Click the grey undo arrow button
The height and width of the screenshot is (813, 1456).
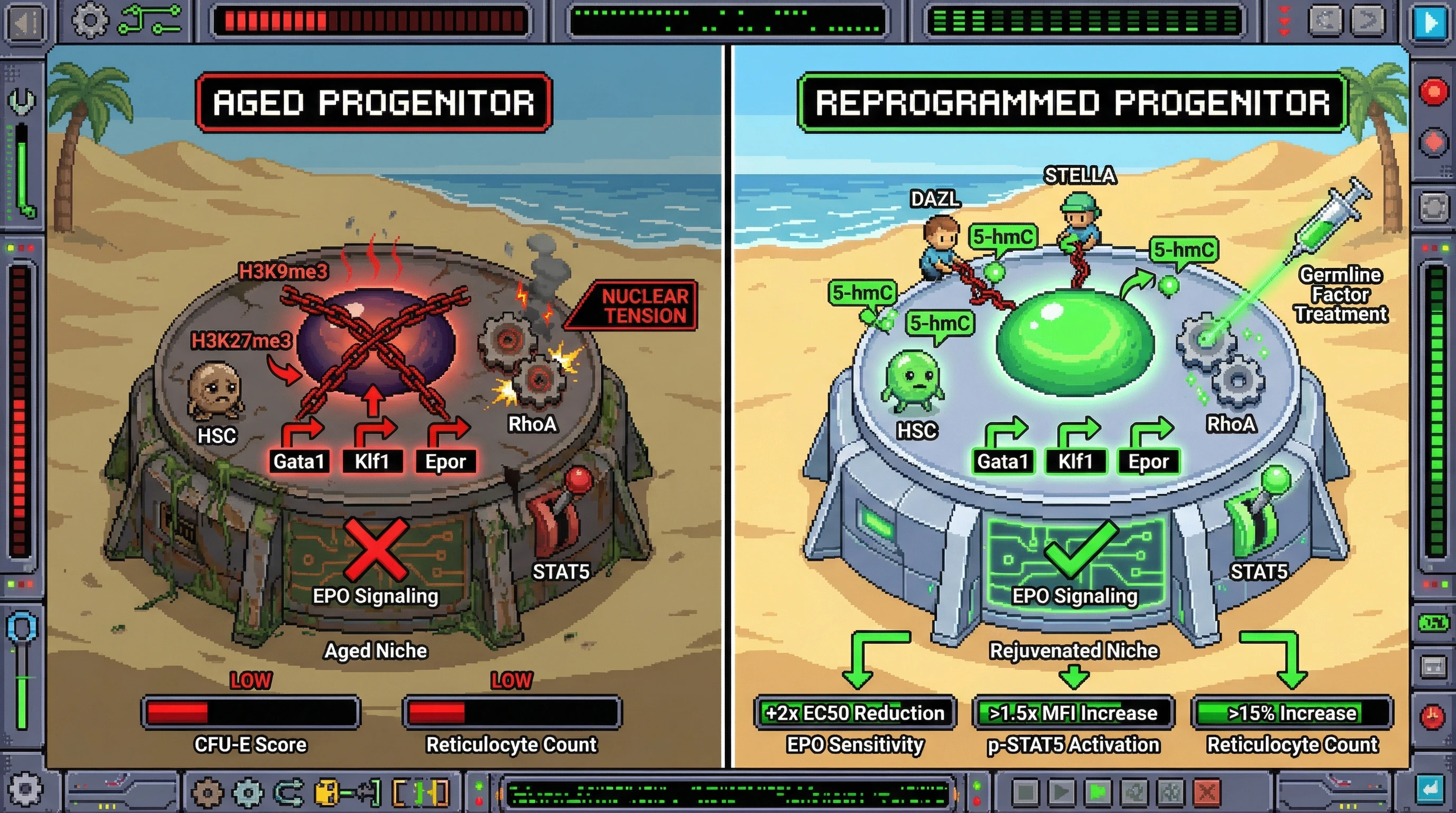click(x=1325, y=21)
